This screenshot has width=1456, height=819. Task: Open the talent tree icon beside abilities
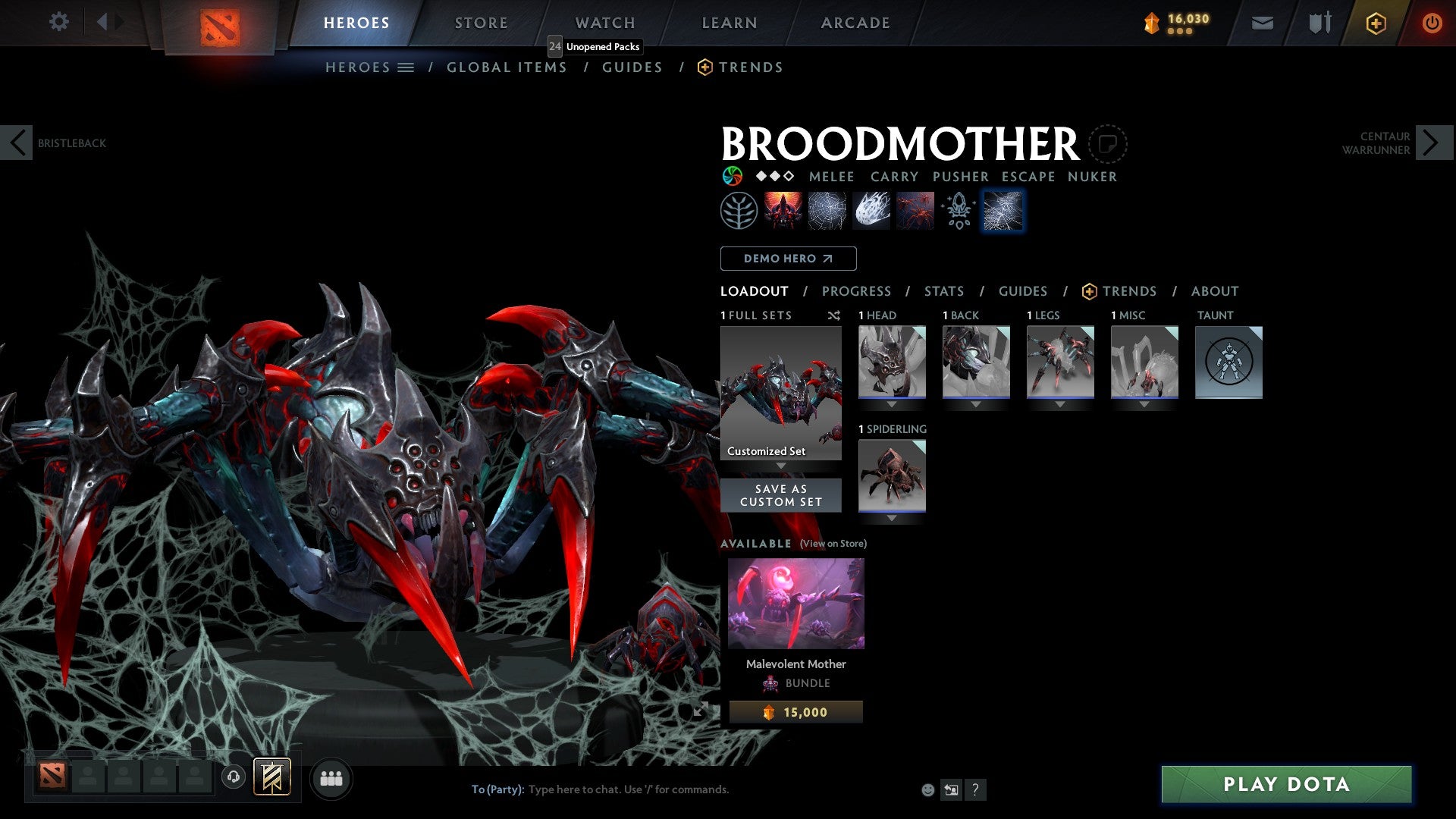pyautogui.click(x=737, y=210)
